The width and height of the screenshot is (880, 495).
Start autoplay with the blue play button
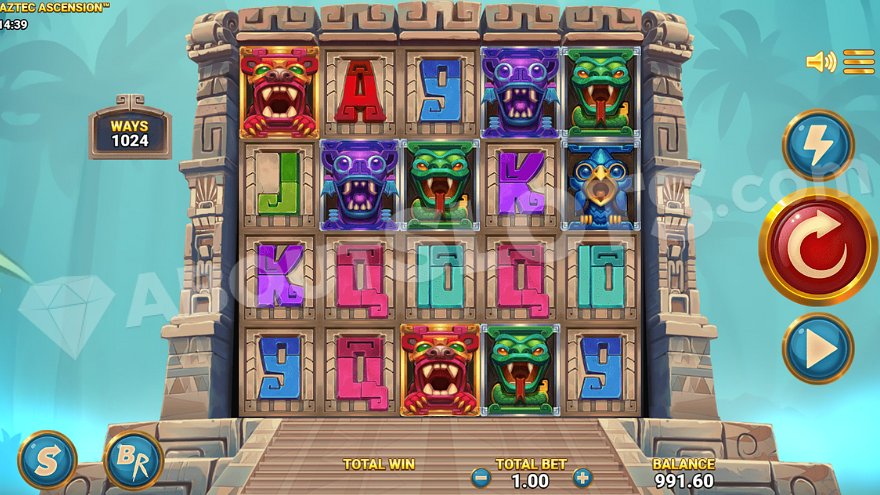pos(818,348)
